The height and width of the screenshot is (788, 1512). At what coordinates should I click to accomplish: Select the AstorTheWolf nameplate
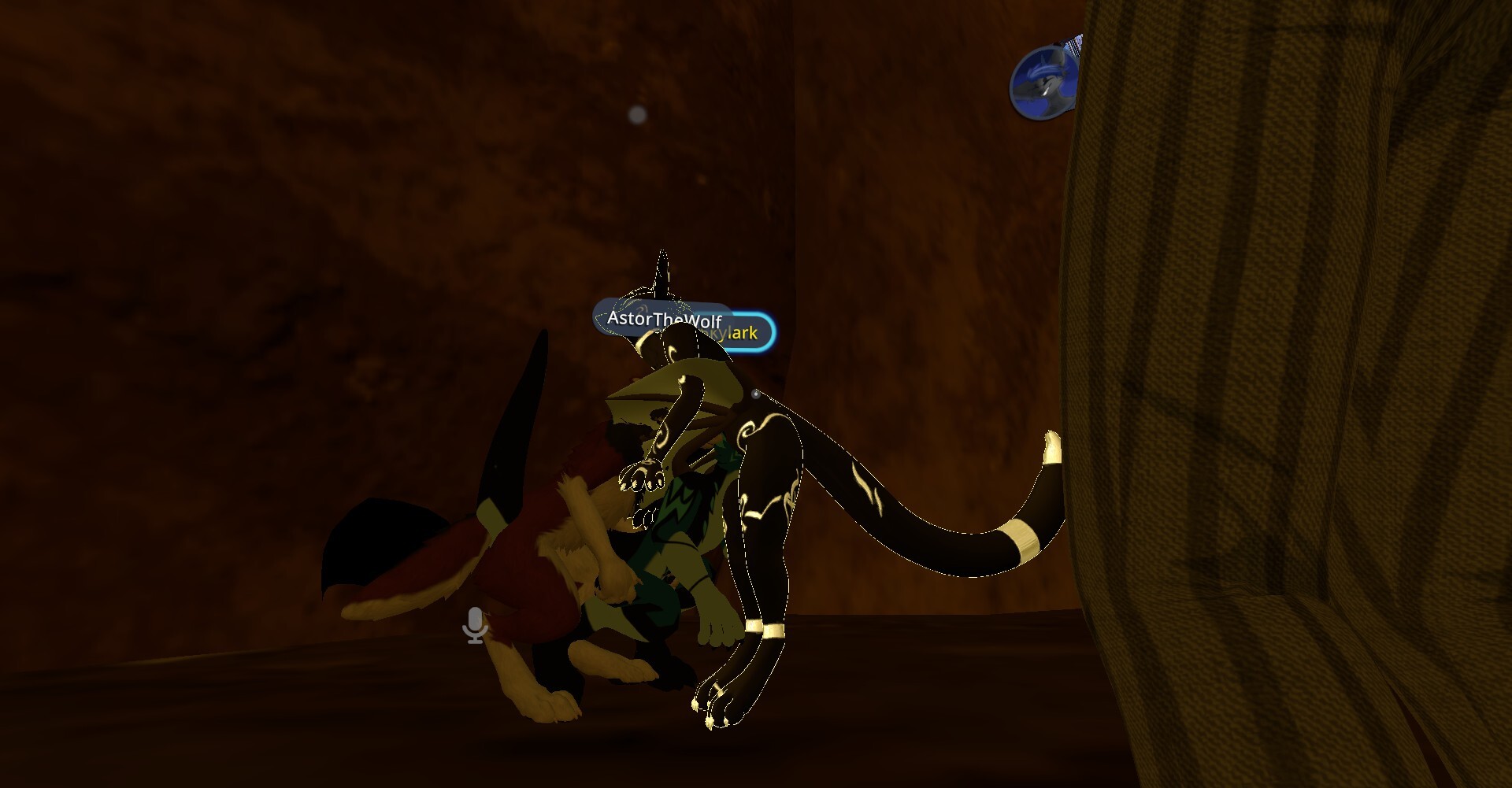(663, 320)
